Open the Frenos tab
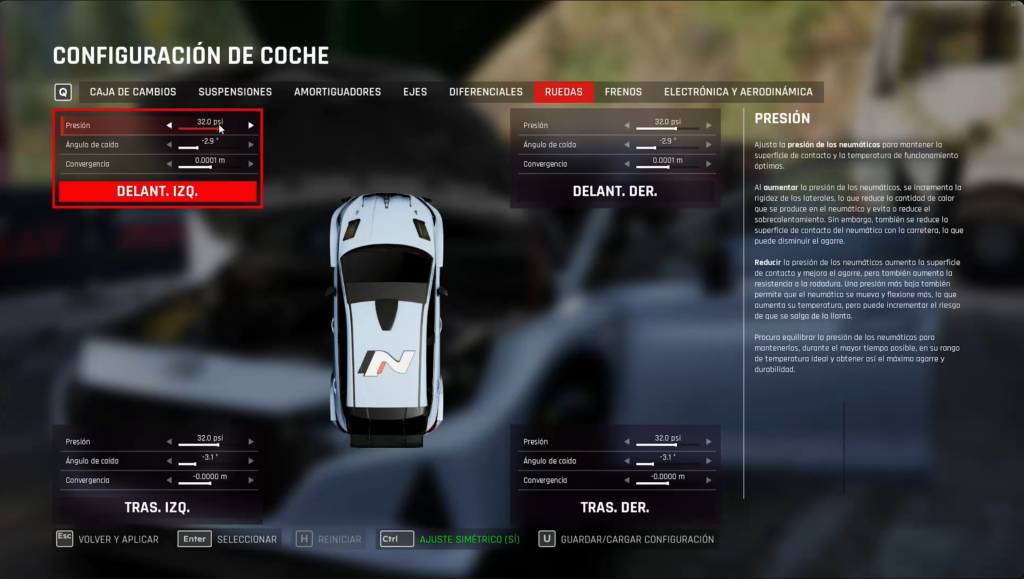This screenshot has width=1024, height=579. pyautogui.click(x=623, y=92)
